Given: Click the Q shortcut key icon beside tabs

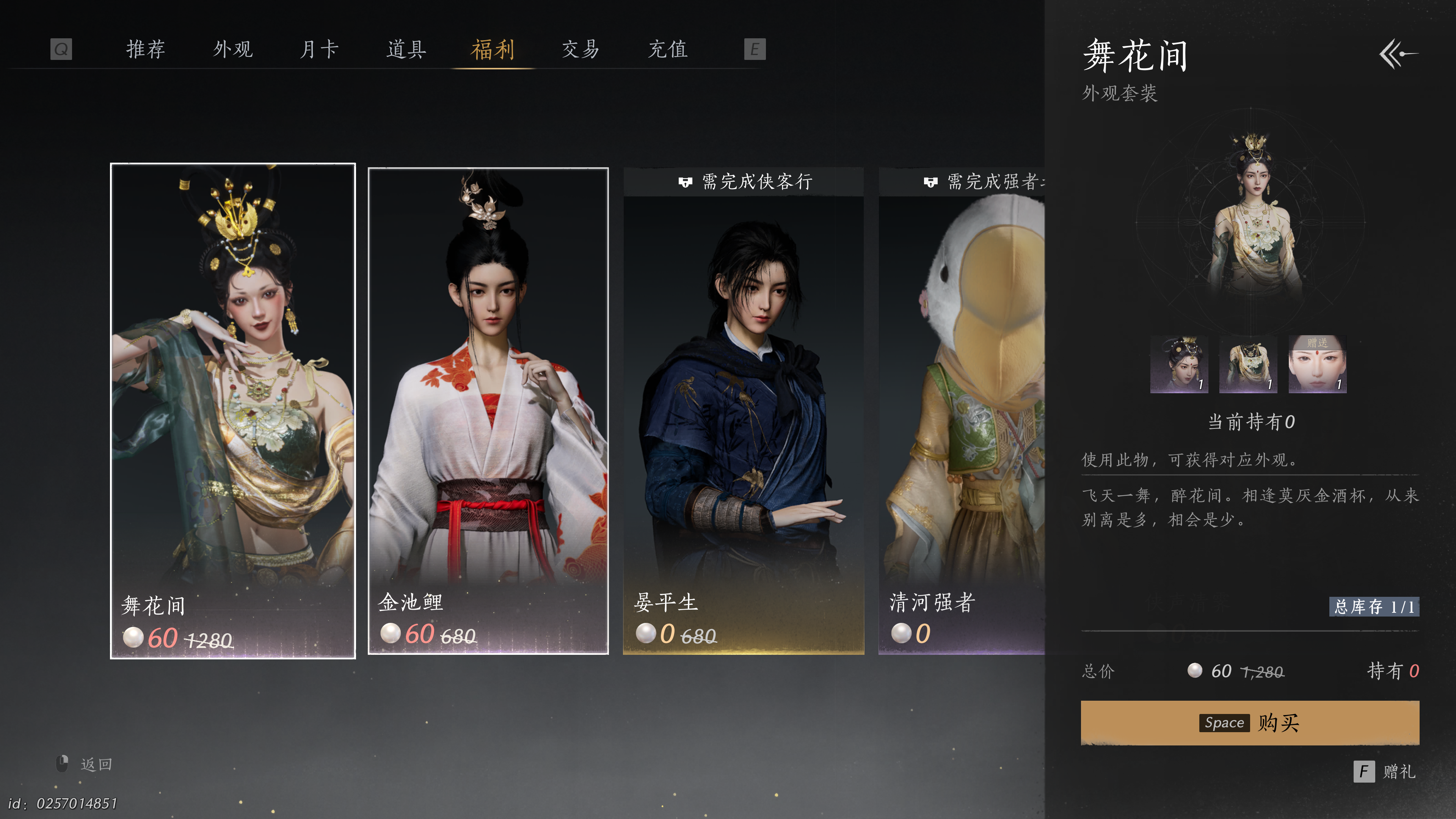Looking at the screenshot, I should point(61,49).
